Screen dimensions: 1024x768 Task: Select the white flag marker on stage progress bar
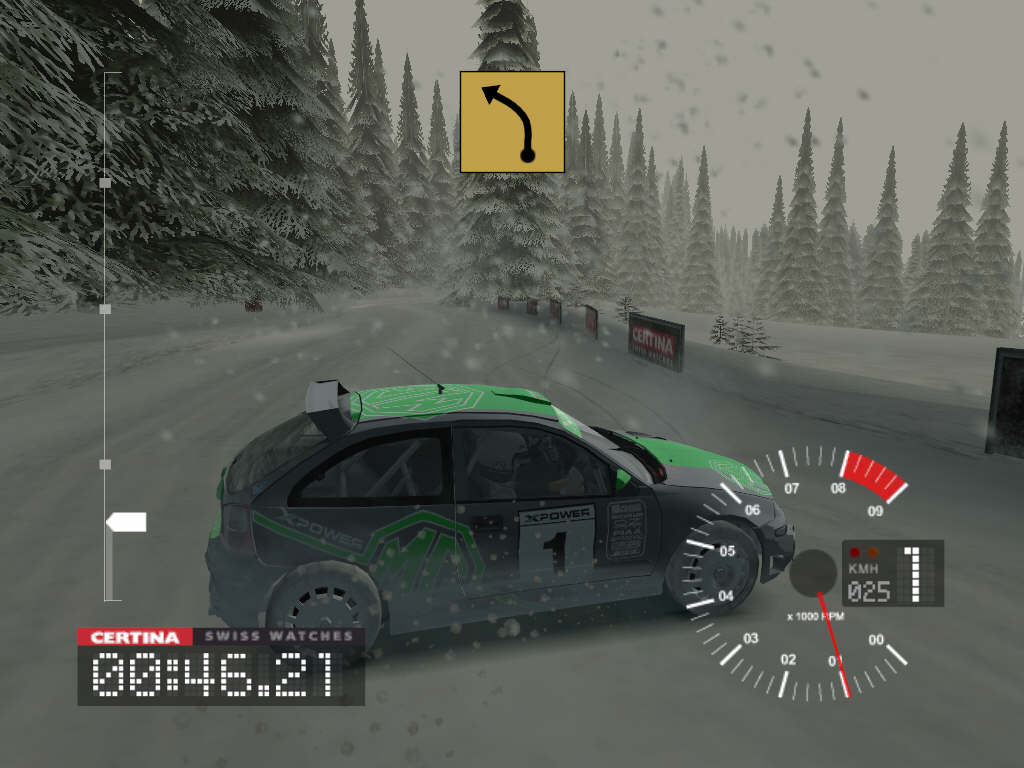[x=127, y=522]
